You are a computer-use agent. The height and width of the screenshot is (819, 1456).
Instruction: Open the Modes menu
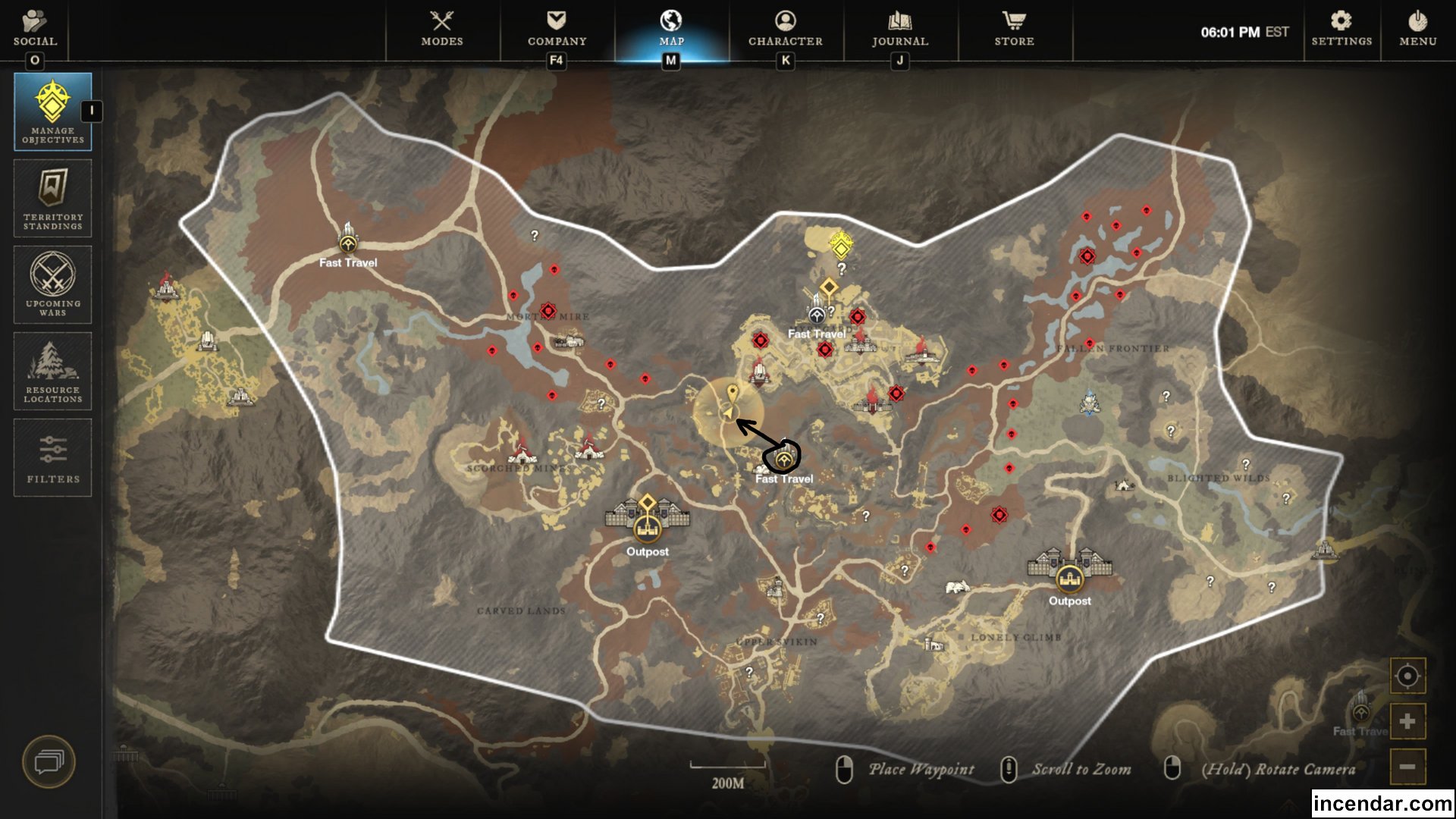pyautogui.click(x=442, y=30)
